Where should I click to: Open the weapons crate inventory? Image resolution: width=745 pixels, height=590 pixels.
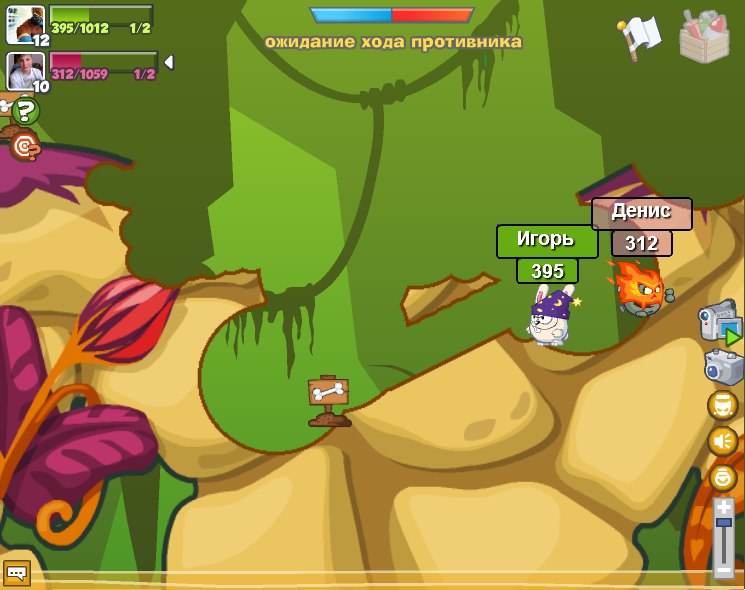point(704,37)
